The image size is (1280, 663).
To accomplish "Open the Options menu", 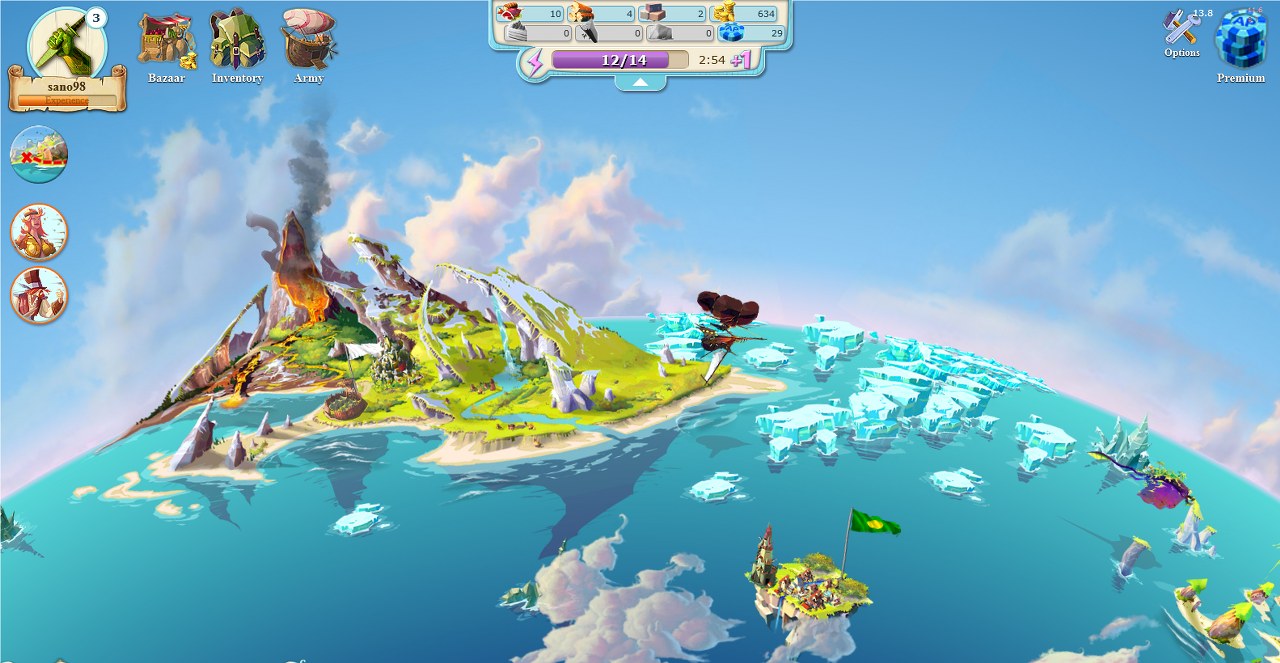I will 1182,32.
